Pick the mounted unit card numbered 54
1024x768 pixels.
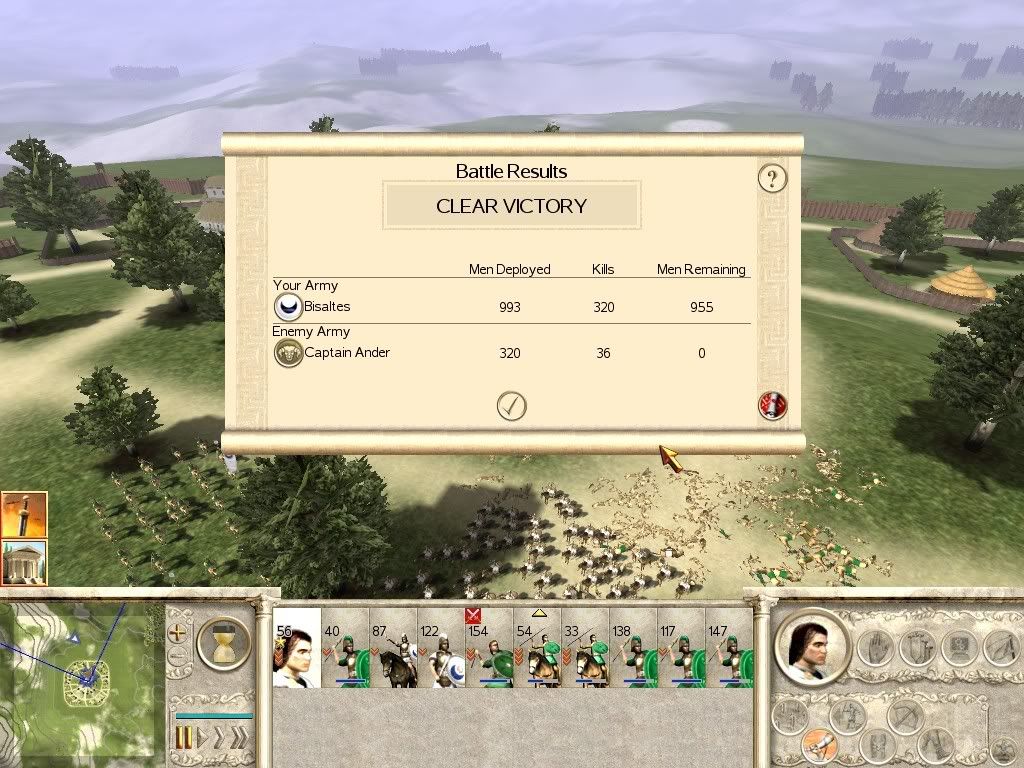[537, 648]
